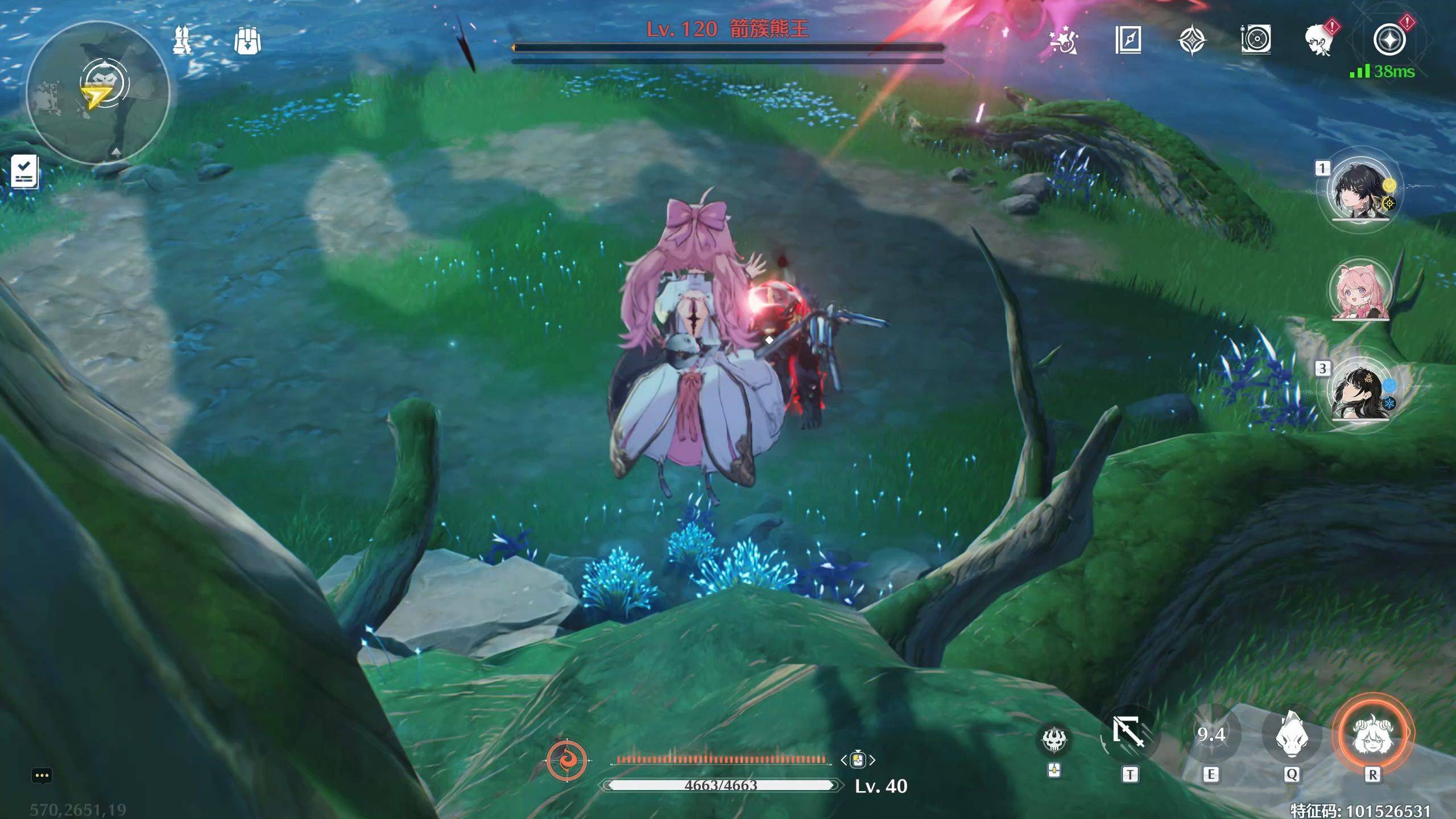This screenshot has width=1456, height=819.
Task: Open the four-pointed star emblem icon
Action: click(1192, 40)
